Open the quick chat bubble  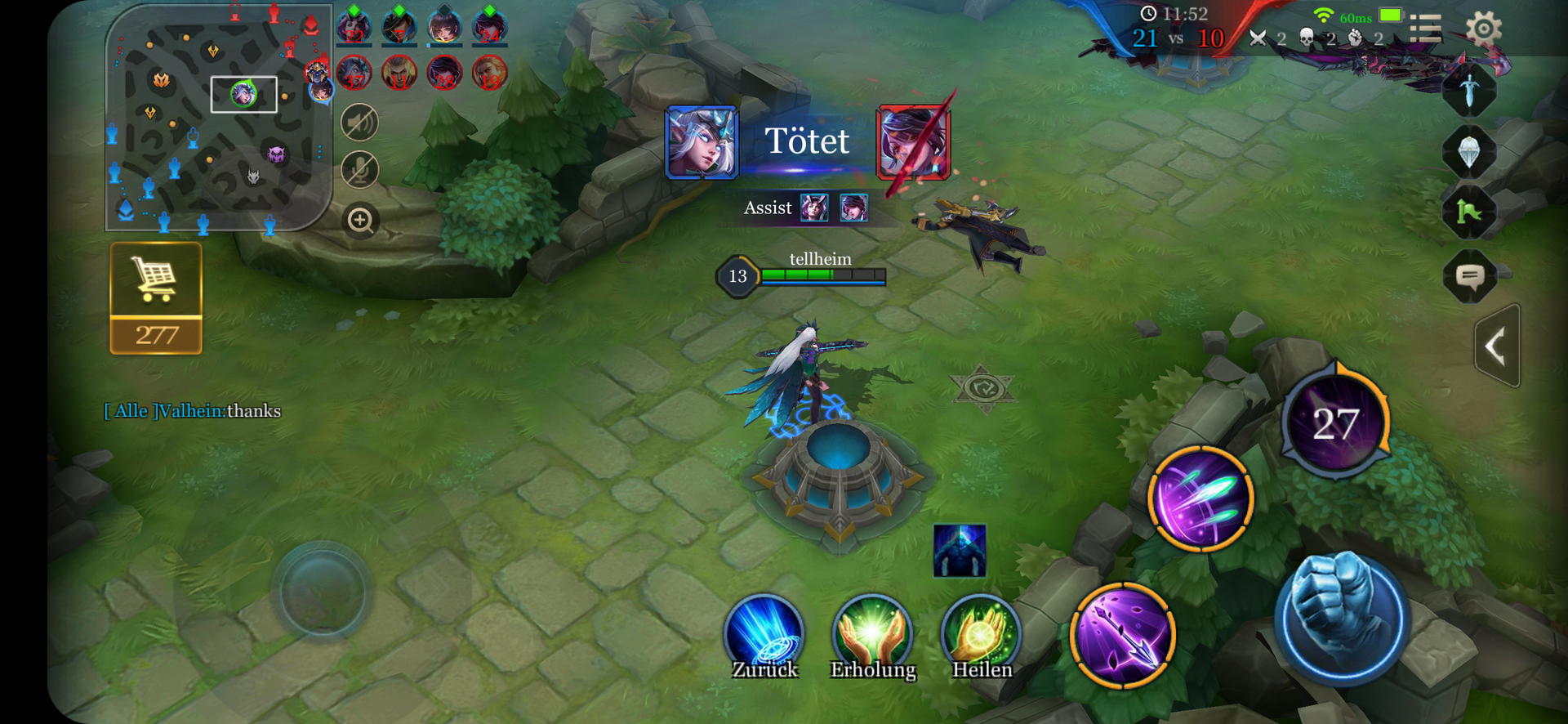(x=1470, y=276)
